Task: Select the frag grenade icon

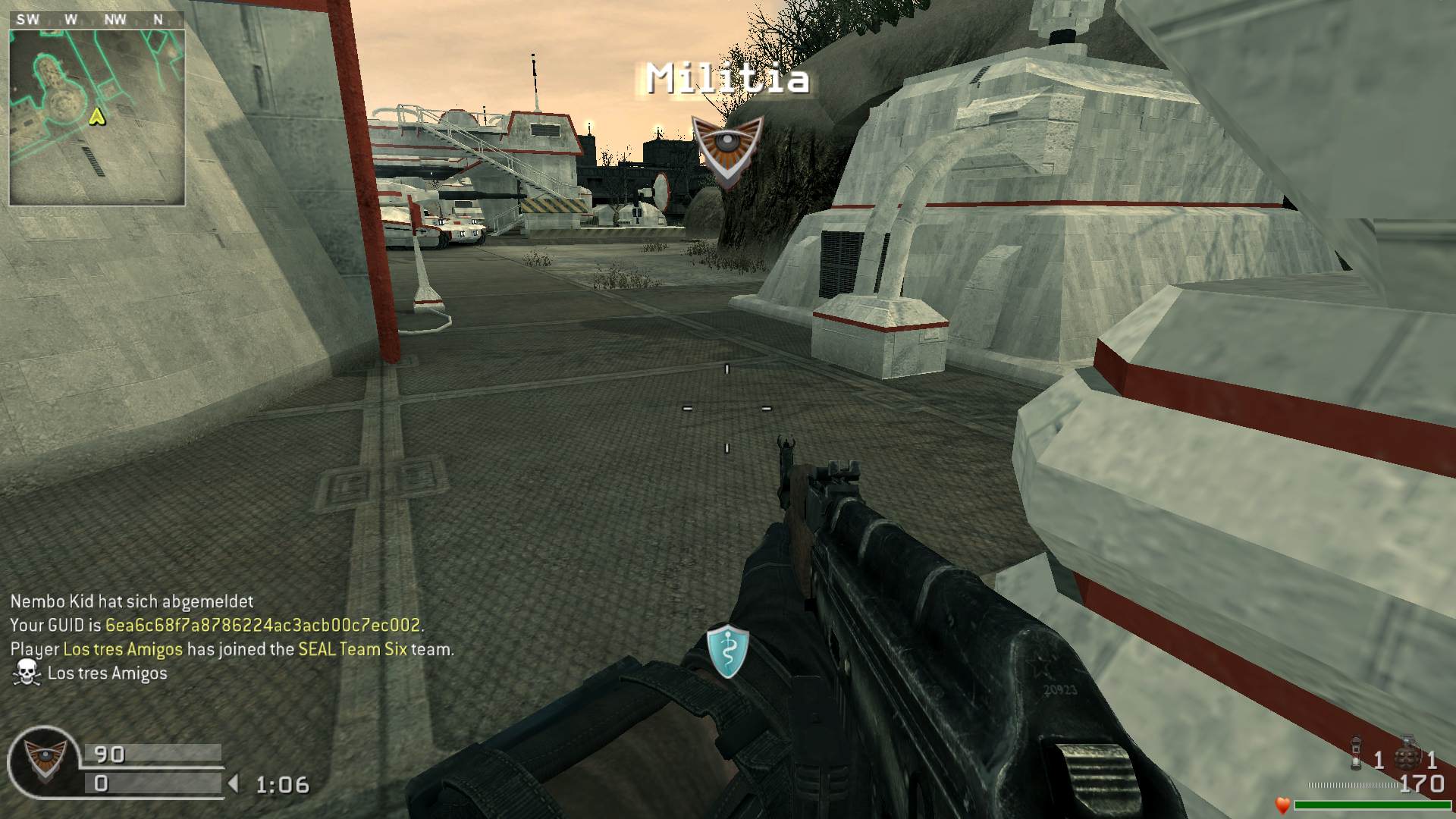Action: [1408, 752]
